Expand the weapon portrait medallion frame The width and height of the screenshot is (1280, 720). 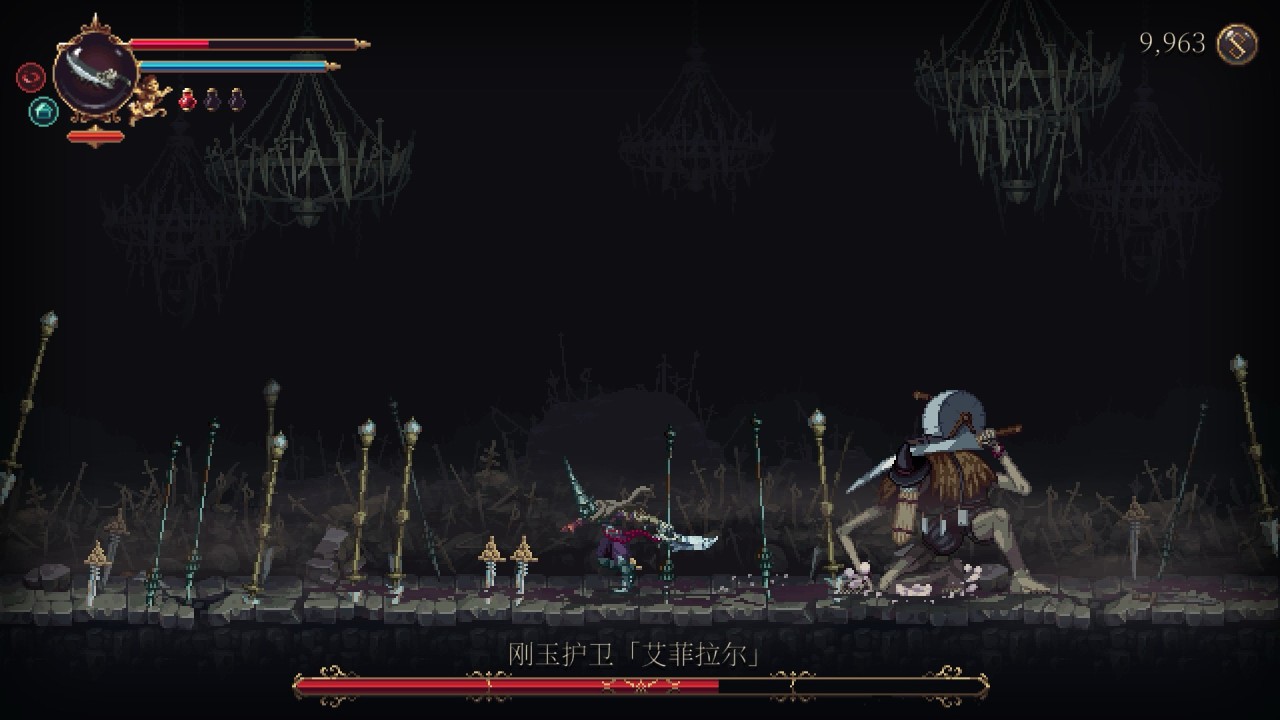pos(95,73)
